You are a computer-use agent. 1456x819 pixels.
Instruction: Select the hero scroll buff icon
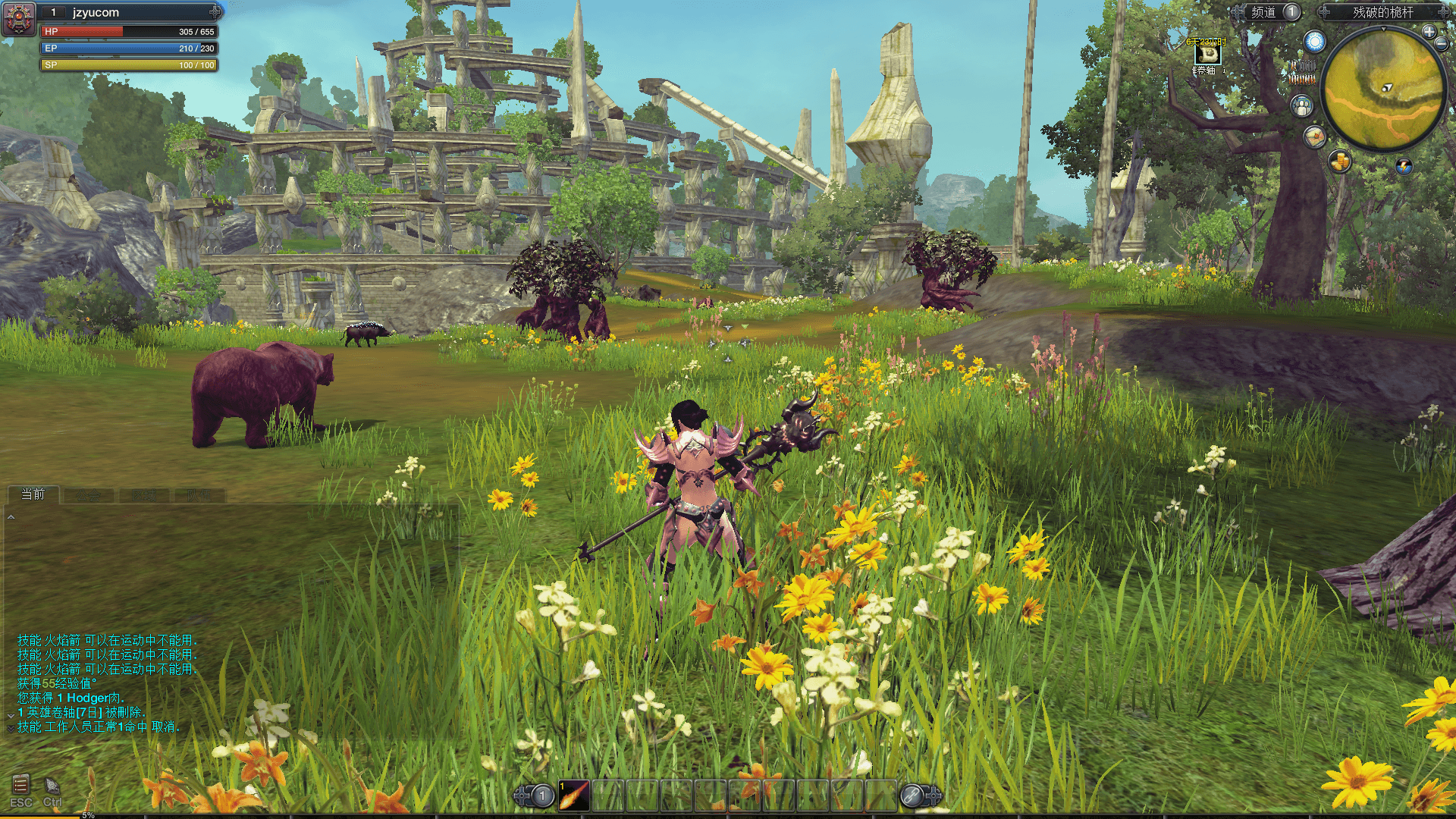click(x=1207, y=55)
